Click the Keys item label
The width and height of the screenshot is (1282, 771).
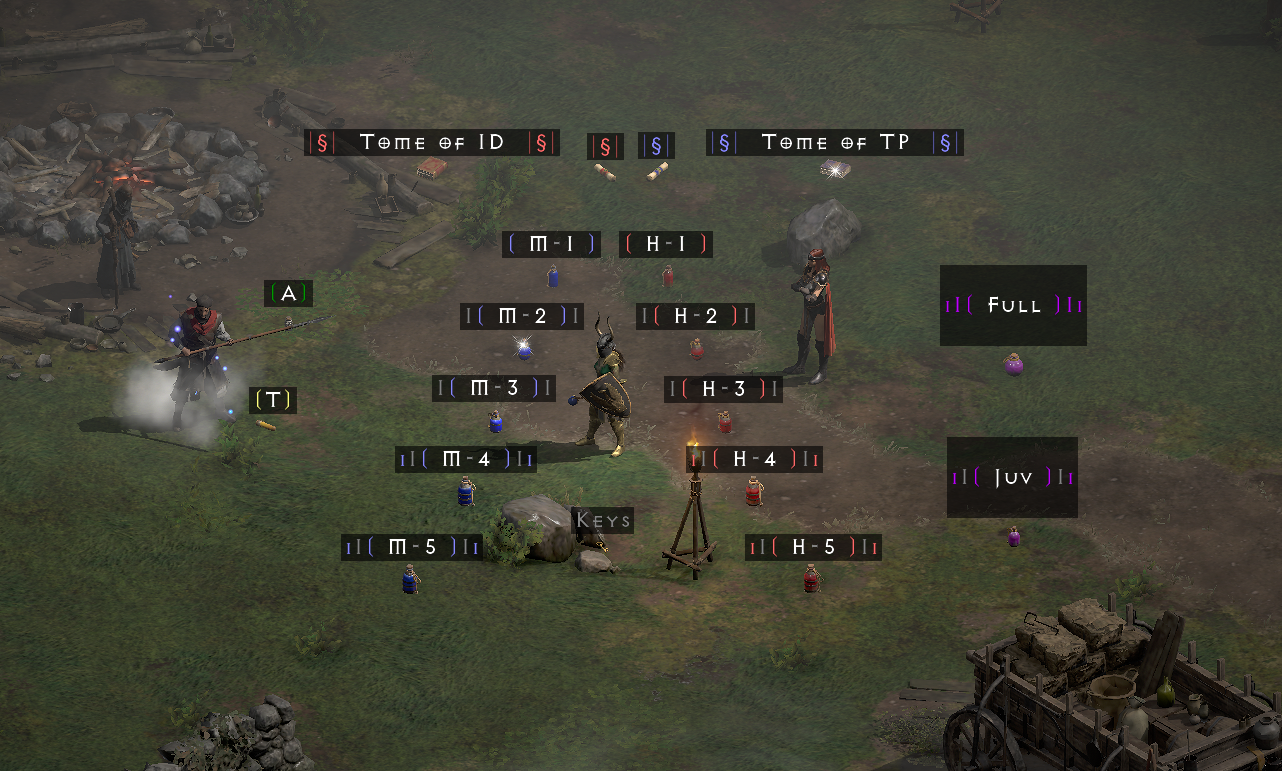[603, 520]
